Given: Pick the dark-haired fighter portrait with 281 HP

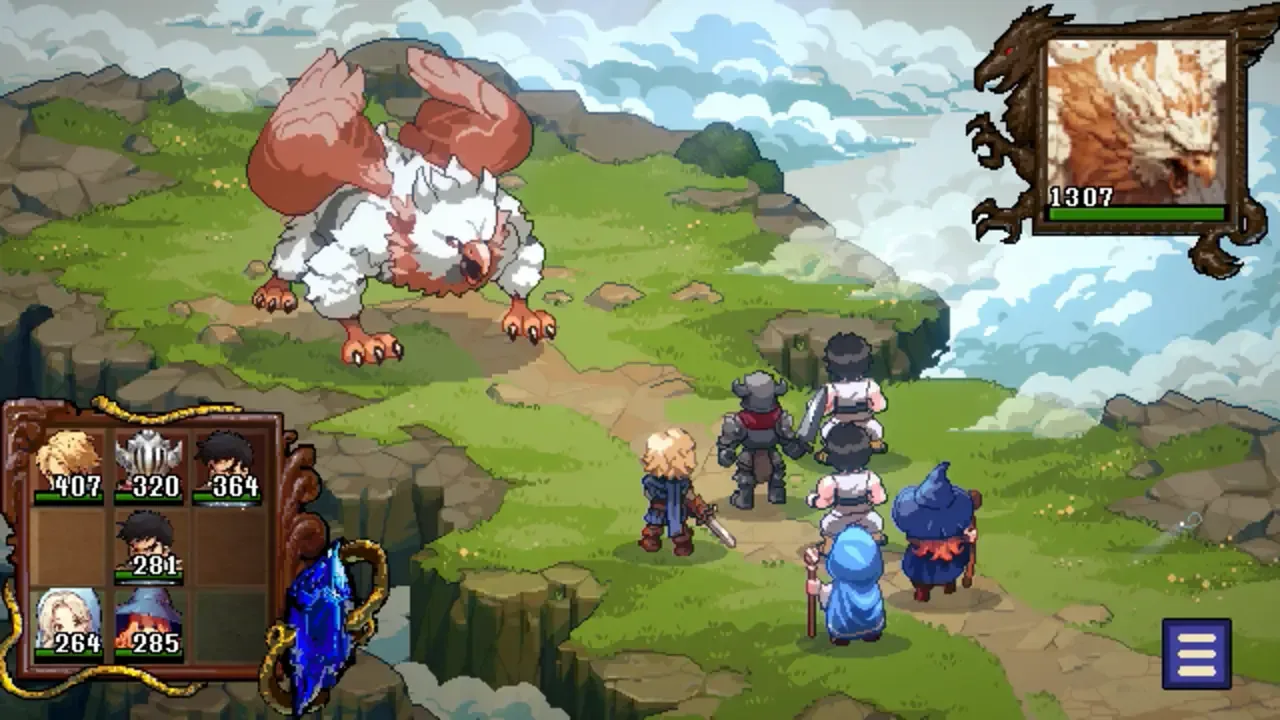Looking at the screenshot, I should pos(148,546).
